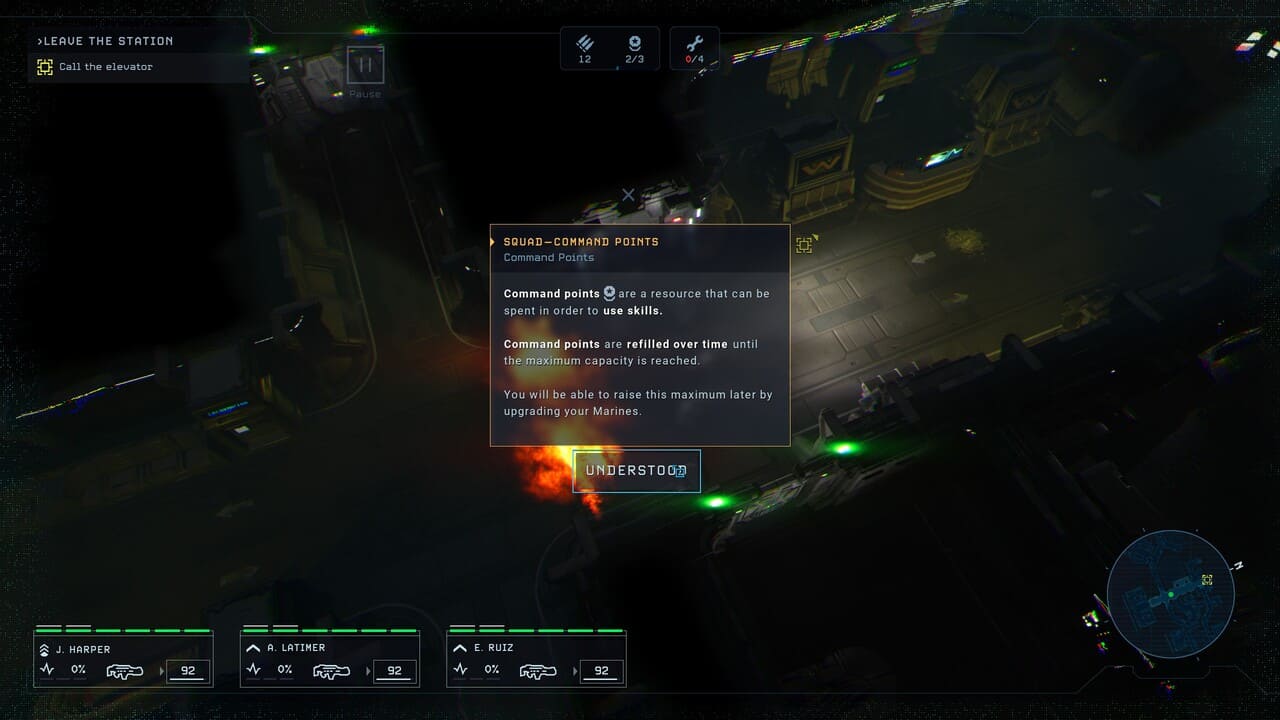Open the circular minimap
Screen dimensions: 1280x720
pos(1170,593)
